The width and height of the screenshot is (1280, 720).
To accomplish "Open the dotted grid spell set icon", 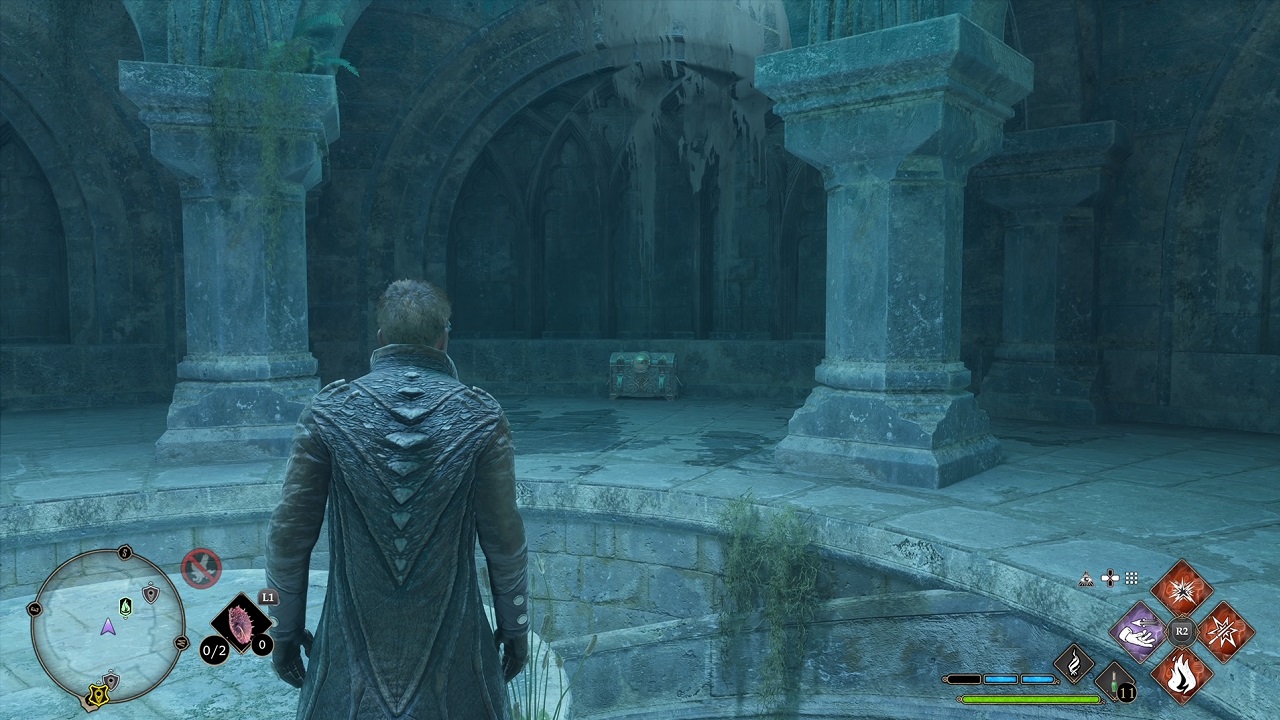I will coord(1132,578).
